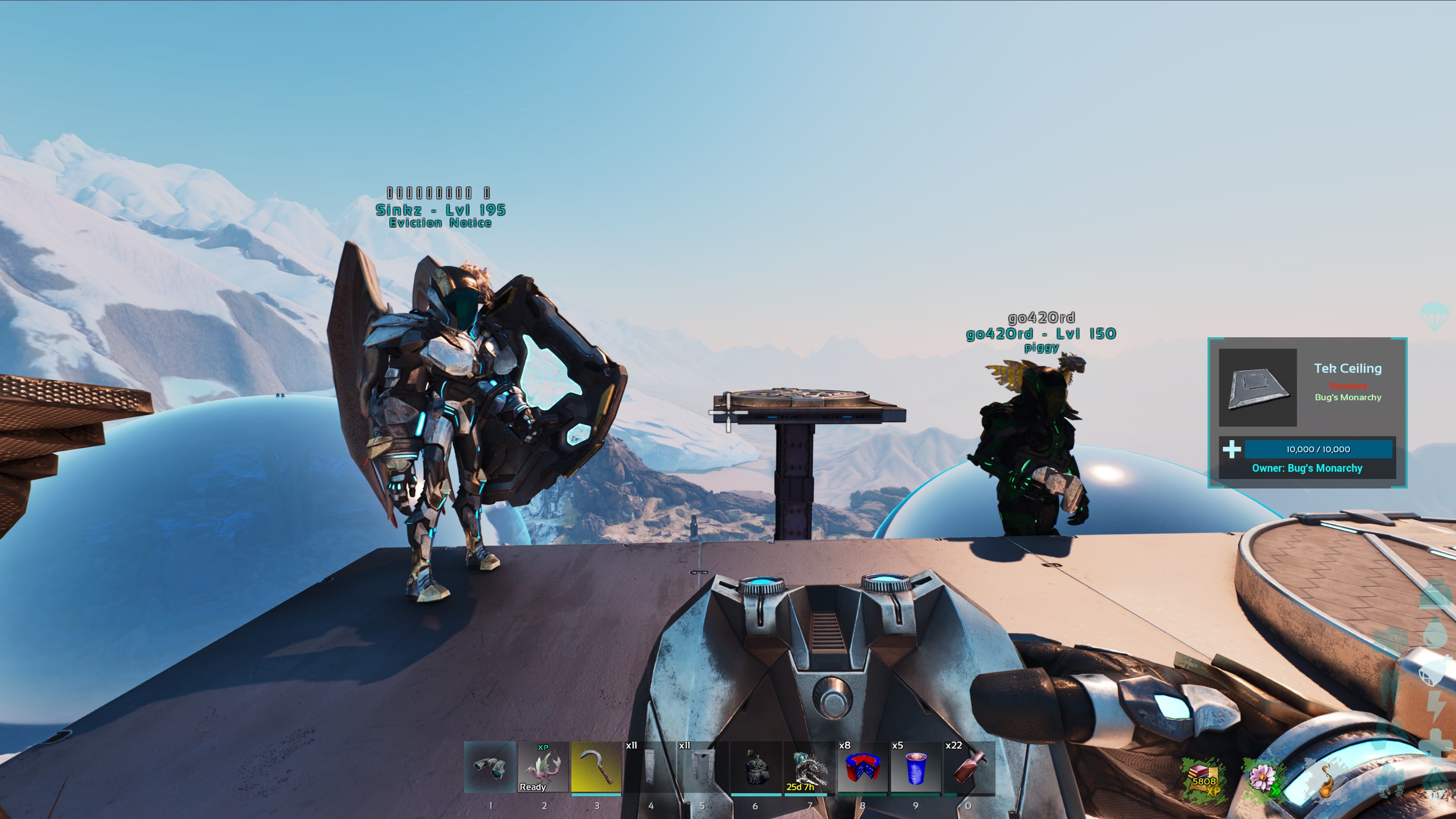The height and width of the screenshot is (819, 1456).
Task: Pick the doorframe stack in slot 5
Action: click(x=703, y=767)
